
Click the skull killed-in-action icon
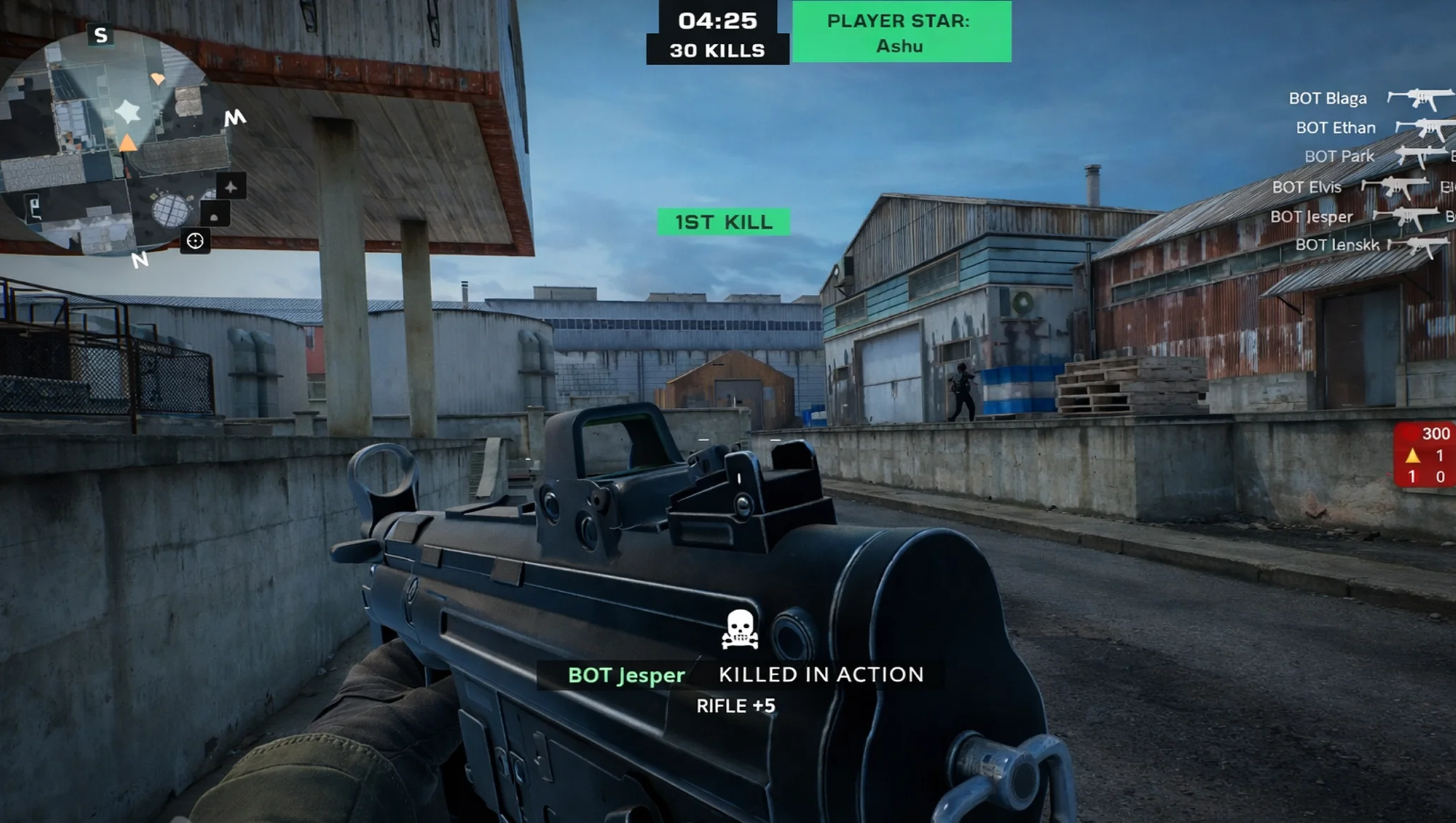coord(739,629)
